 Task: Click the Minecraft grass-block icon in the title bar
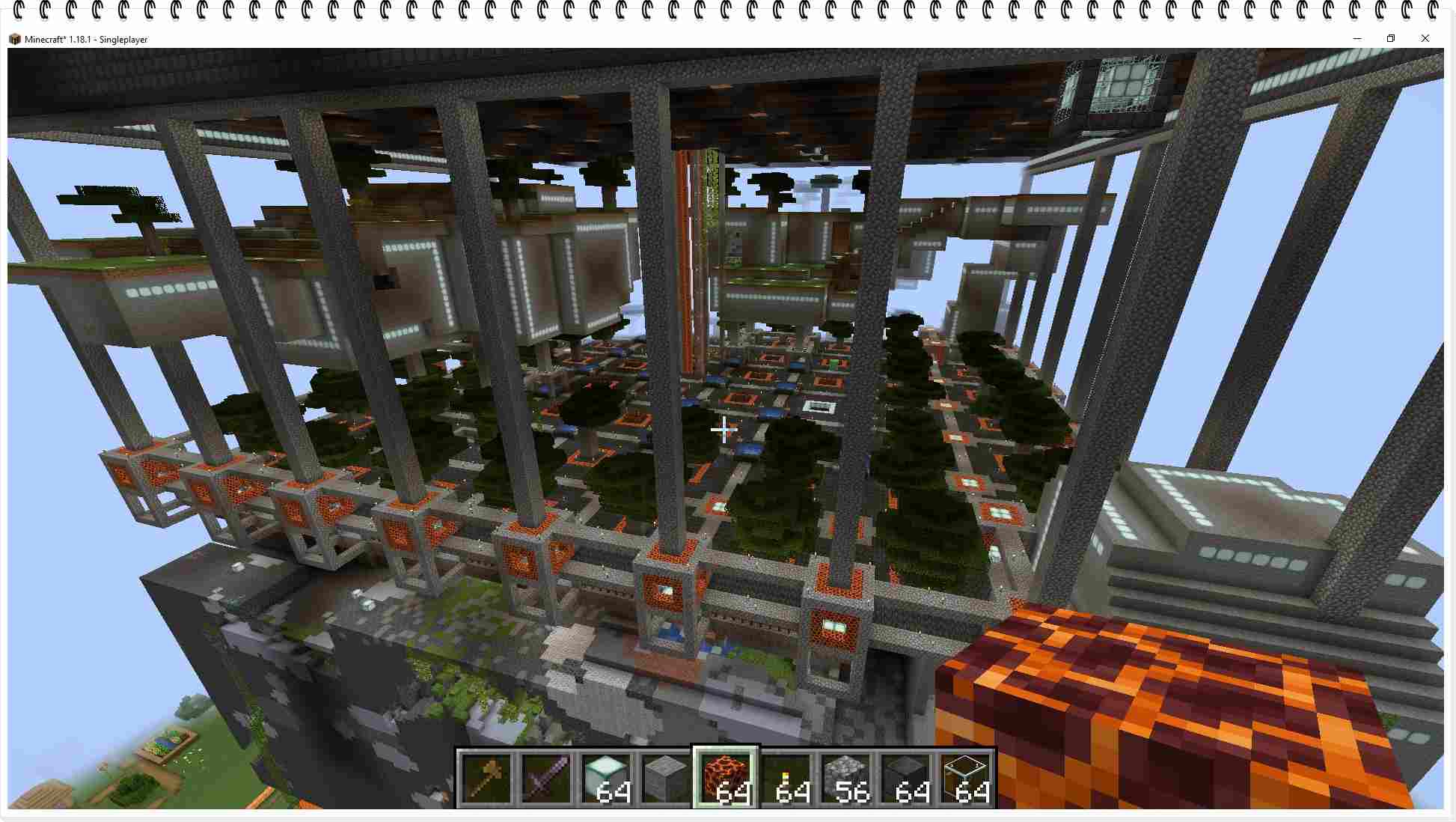tap(15, 39)
